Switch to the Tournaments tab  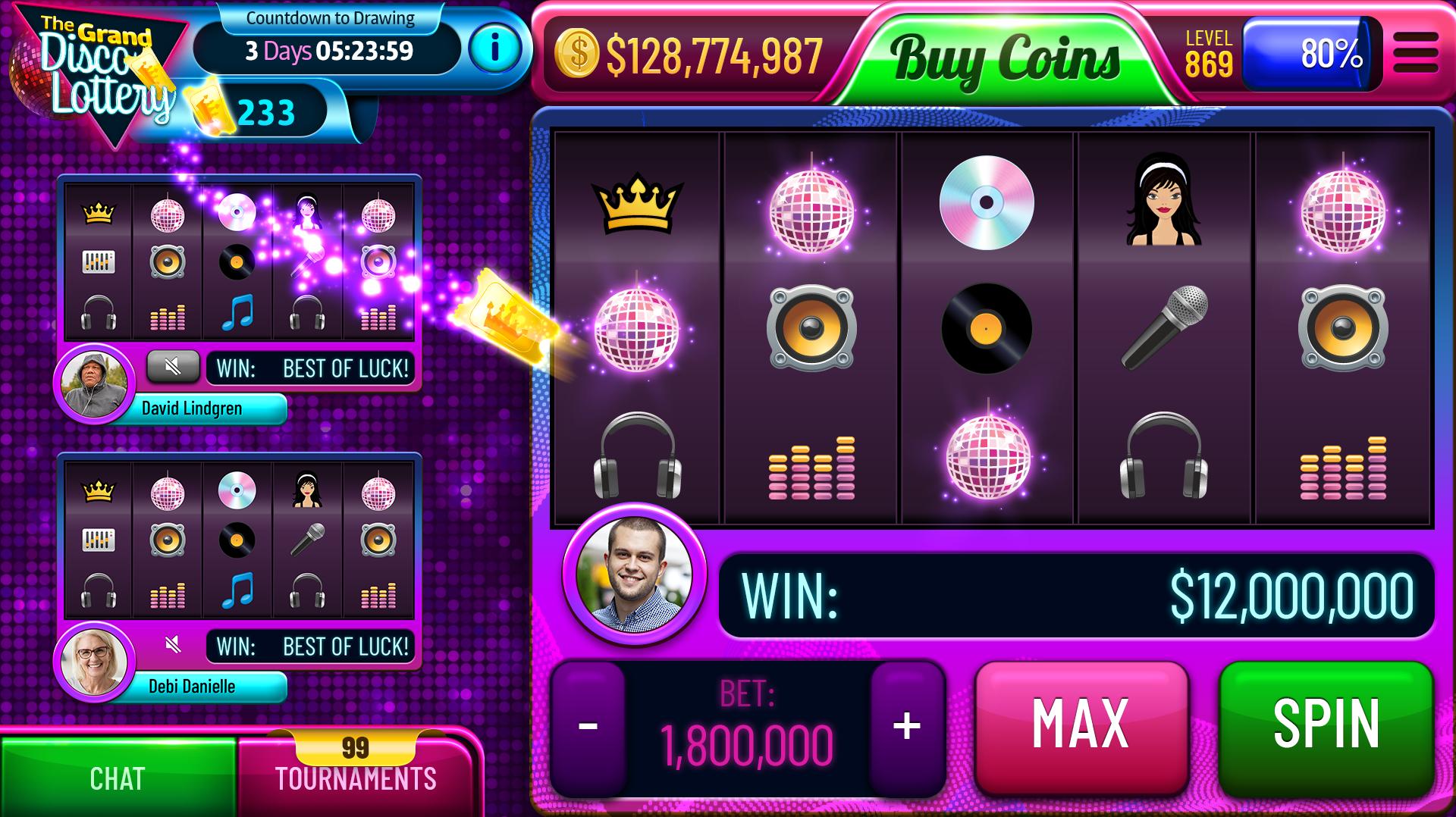[x=355, y=777]
